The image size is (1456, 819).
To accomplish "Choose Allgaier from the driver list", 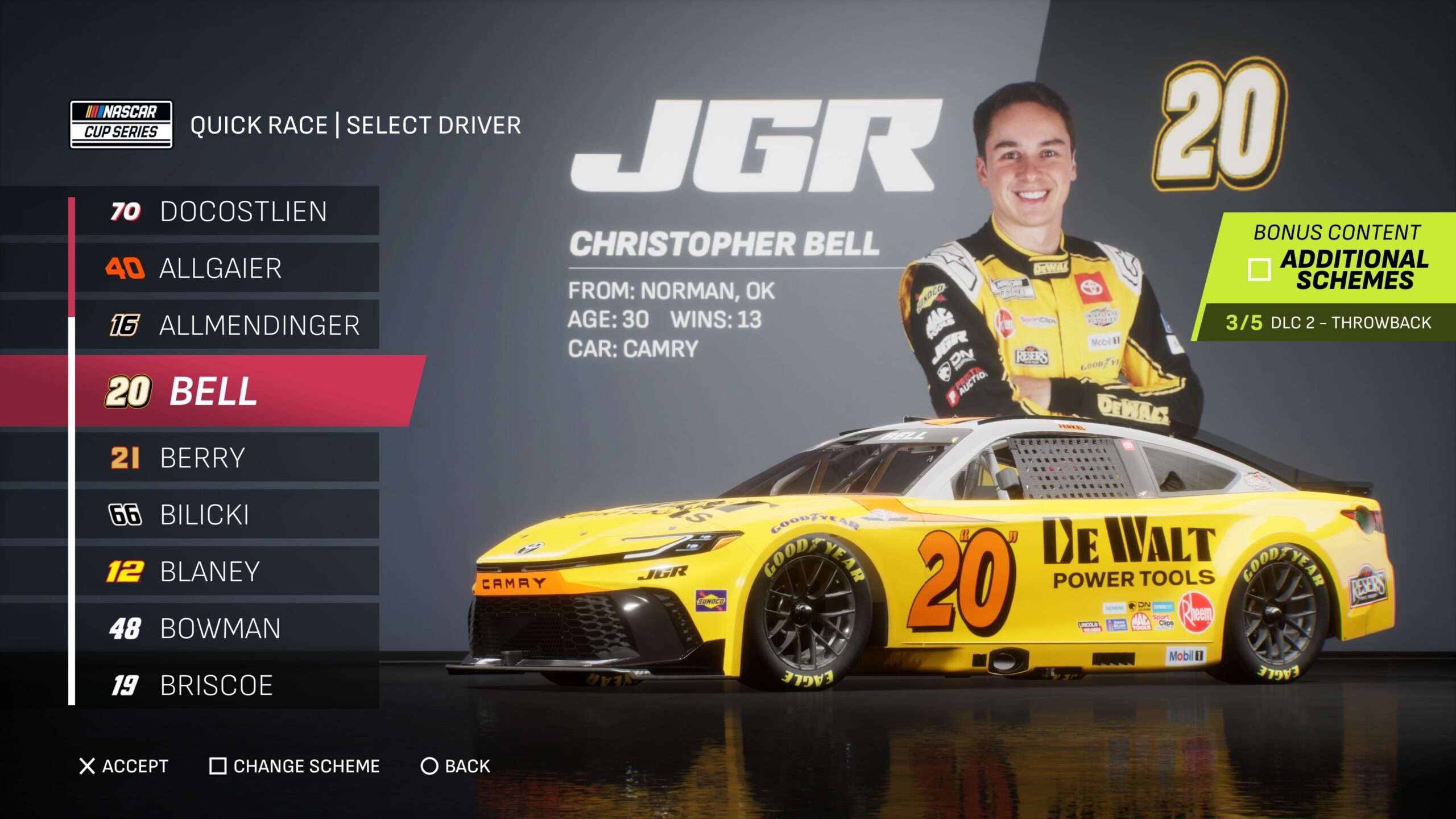I will pyautogui.click(x=227, y=268).
